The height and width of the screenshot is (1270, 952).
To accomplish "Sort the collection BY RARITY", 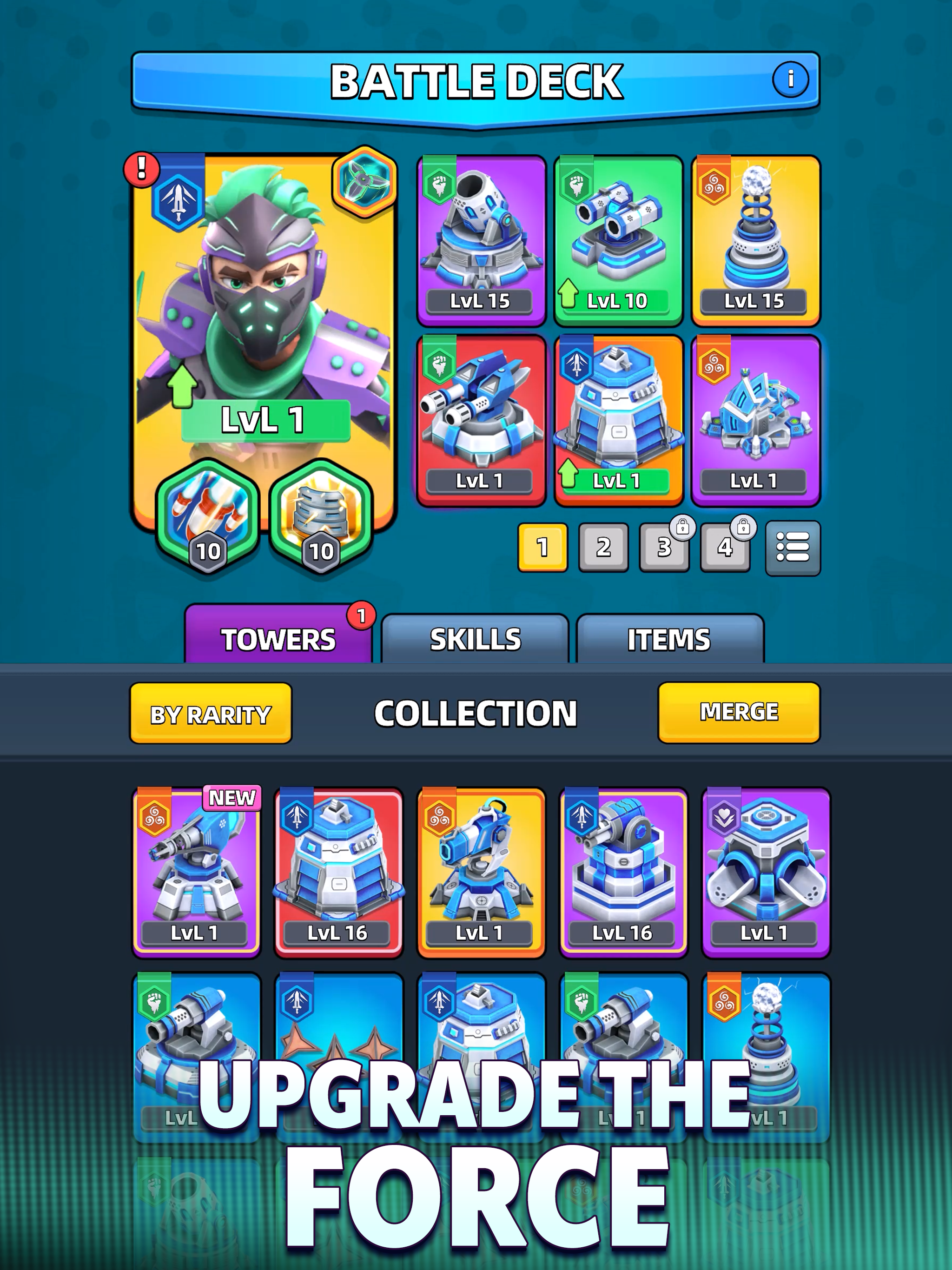I will click(210, 714).
